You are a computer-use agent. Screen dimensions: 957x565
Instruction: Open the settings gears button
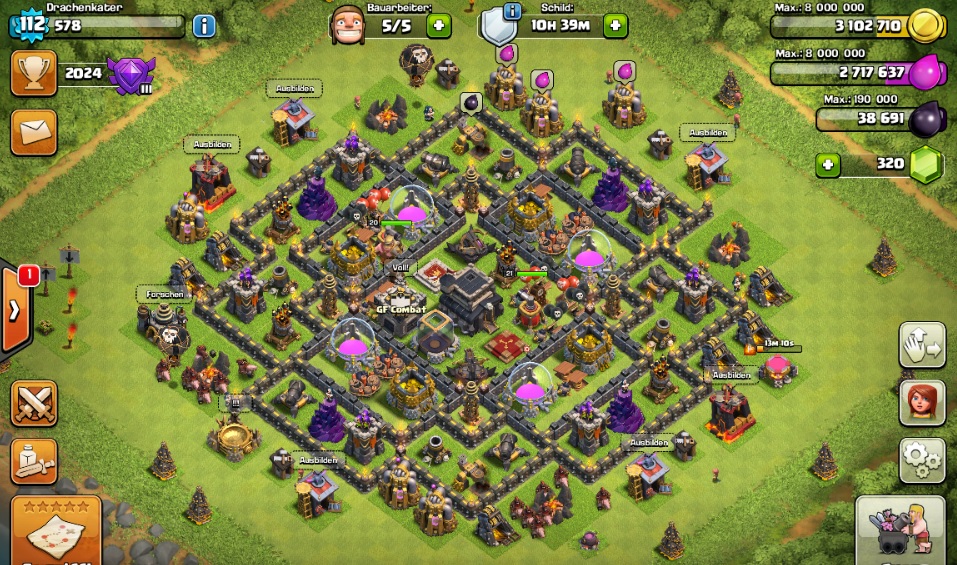pos(922,460)
